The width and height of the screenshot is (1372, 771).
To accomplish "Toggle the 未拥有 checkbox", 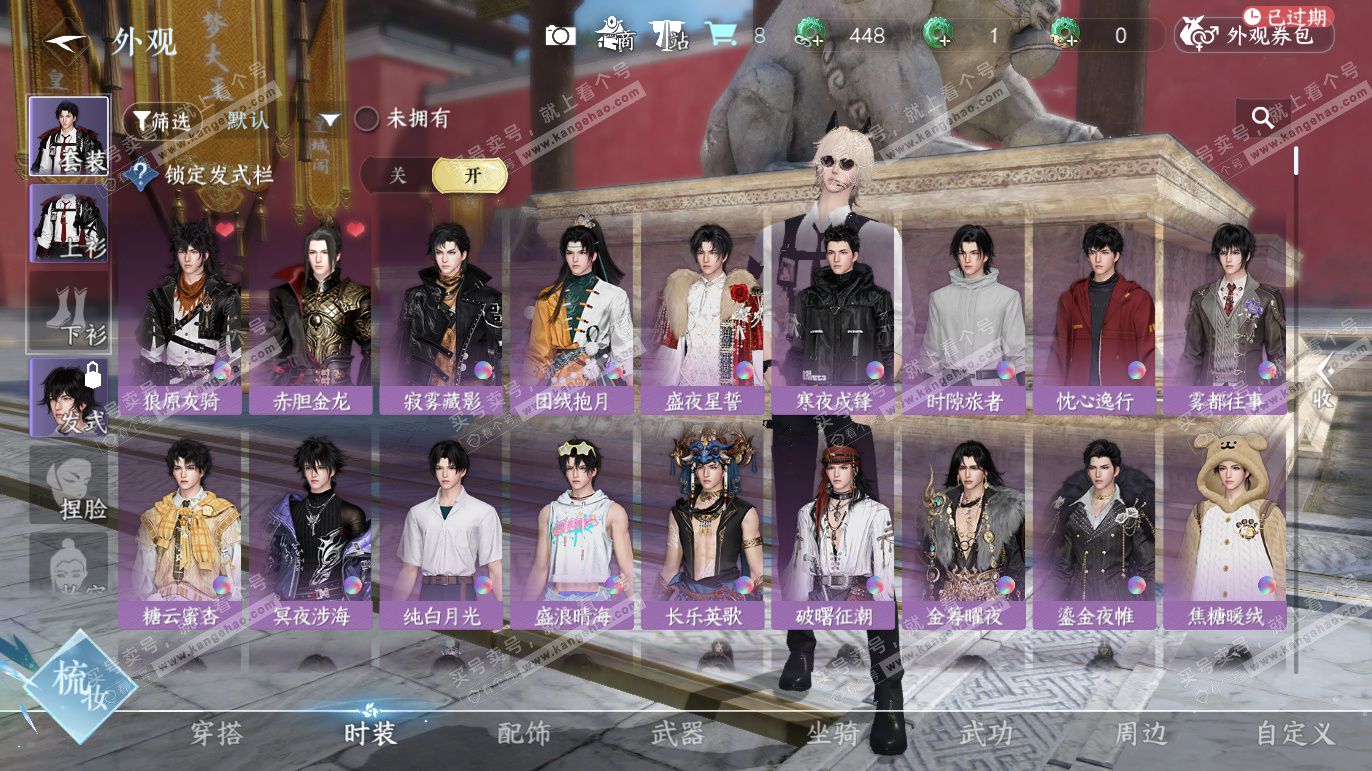I will click(x=368, y=119).
